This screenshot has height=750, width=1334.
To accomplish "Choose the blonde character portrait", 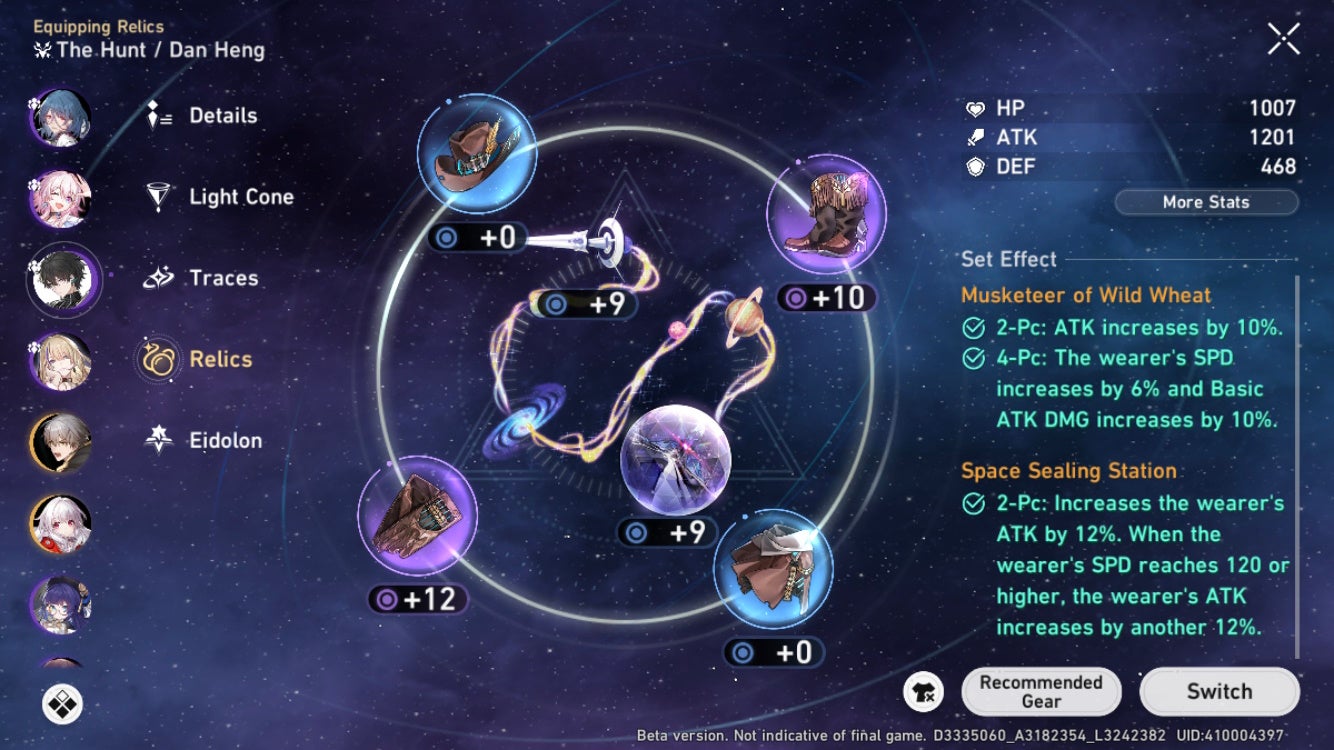I will (x=61, y=361).
